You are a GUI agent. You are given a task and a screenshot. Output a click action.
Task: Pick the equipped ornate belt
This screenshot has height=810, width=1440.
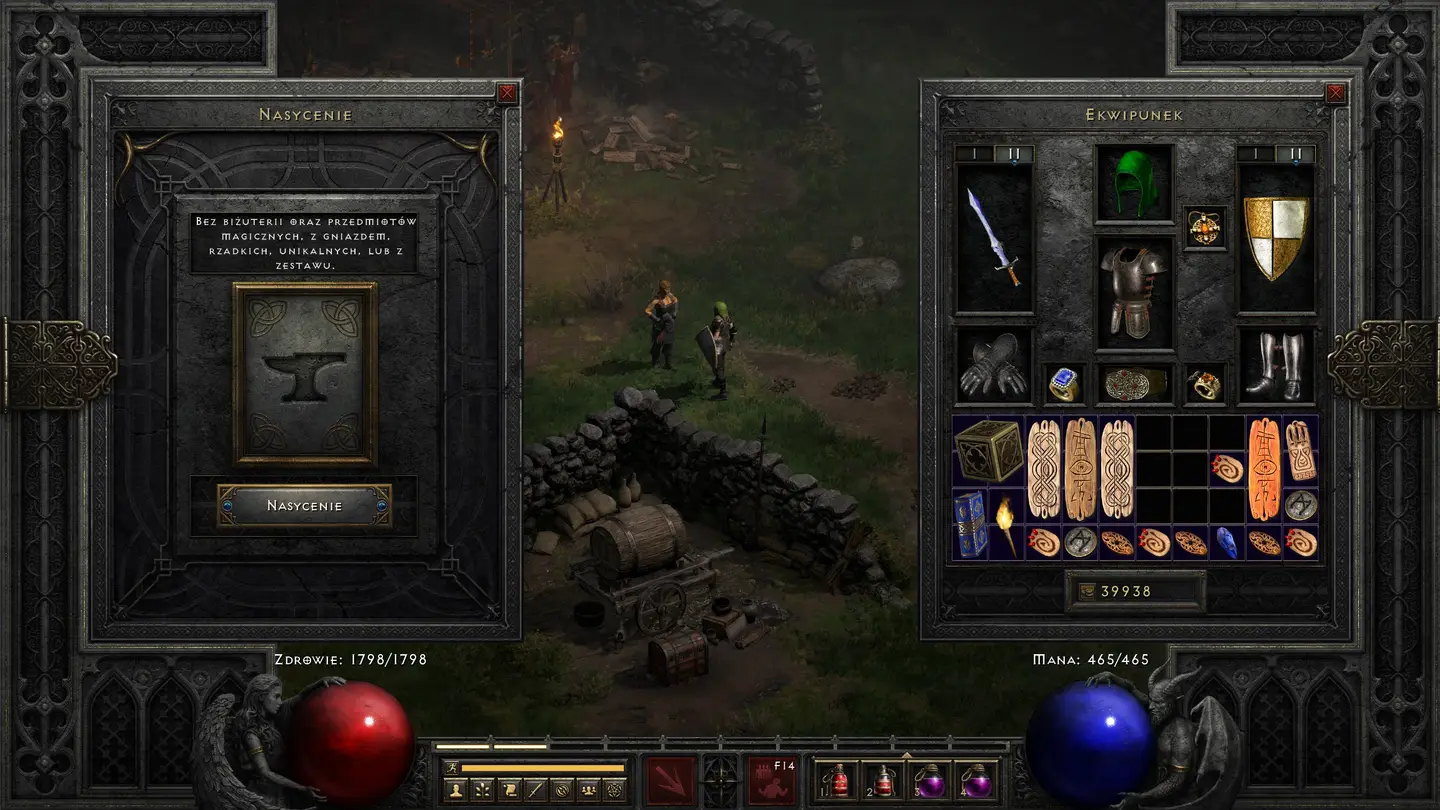tap(1134, 383)
